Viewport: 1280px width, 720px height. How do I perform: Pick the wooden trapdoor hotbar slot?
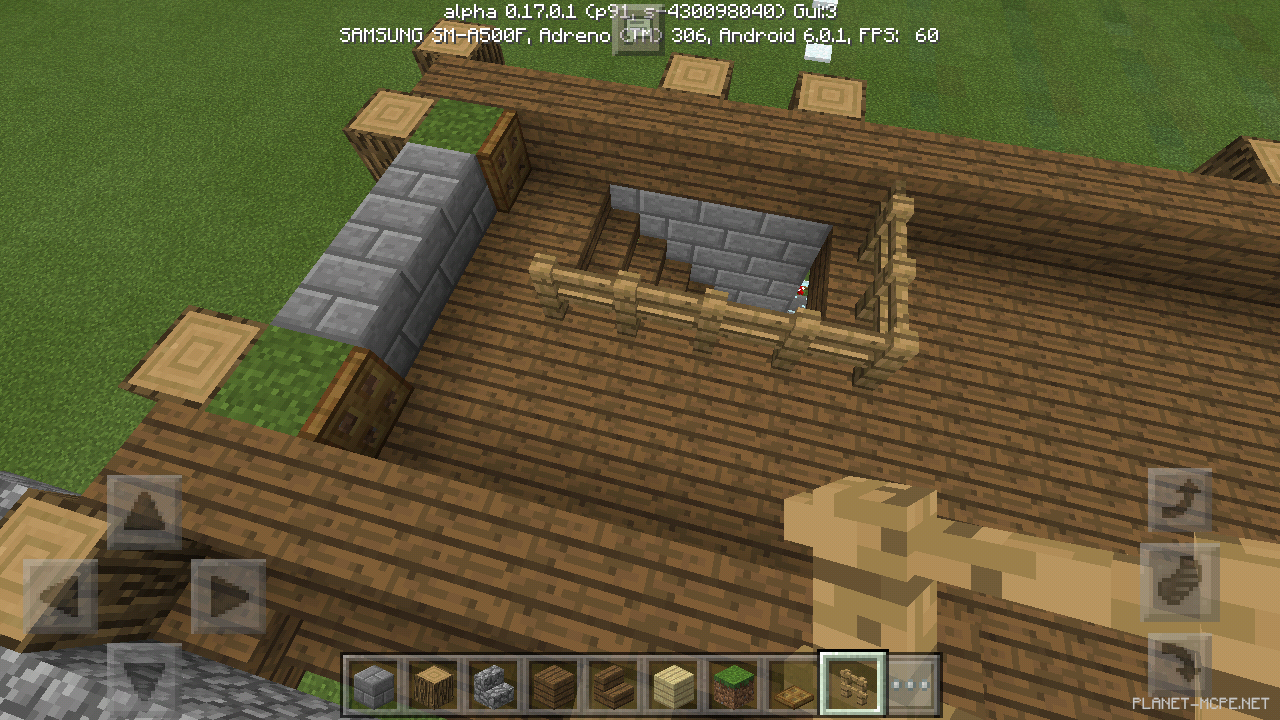791,682
